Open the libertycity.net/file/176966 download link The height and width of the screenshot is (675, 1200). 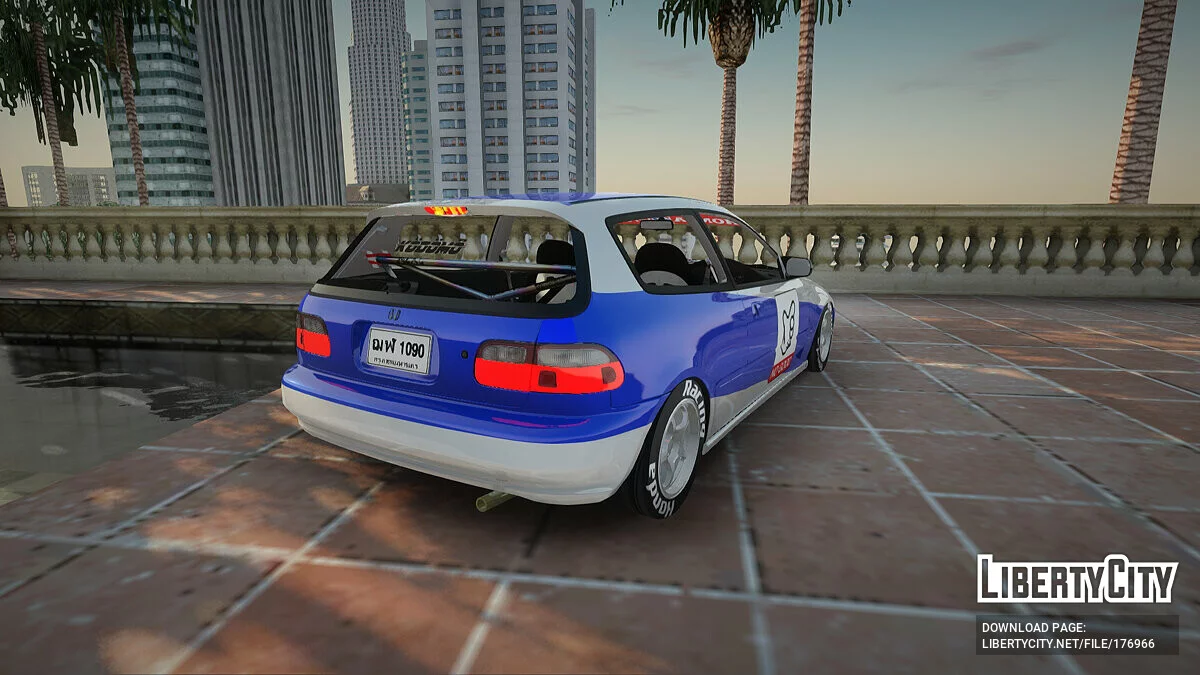pyautogui.click(x=1068, y=644)
